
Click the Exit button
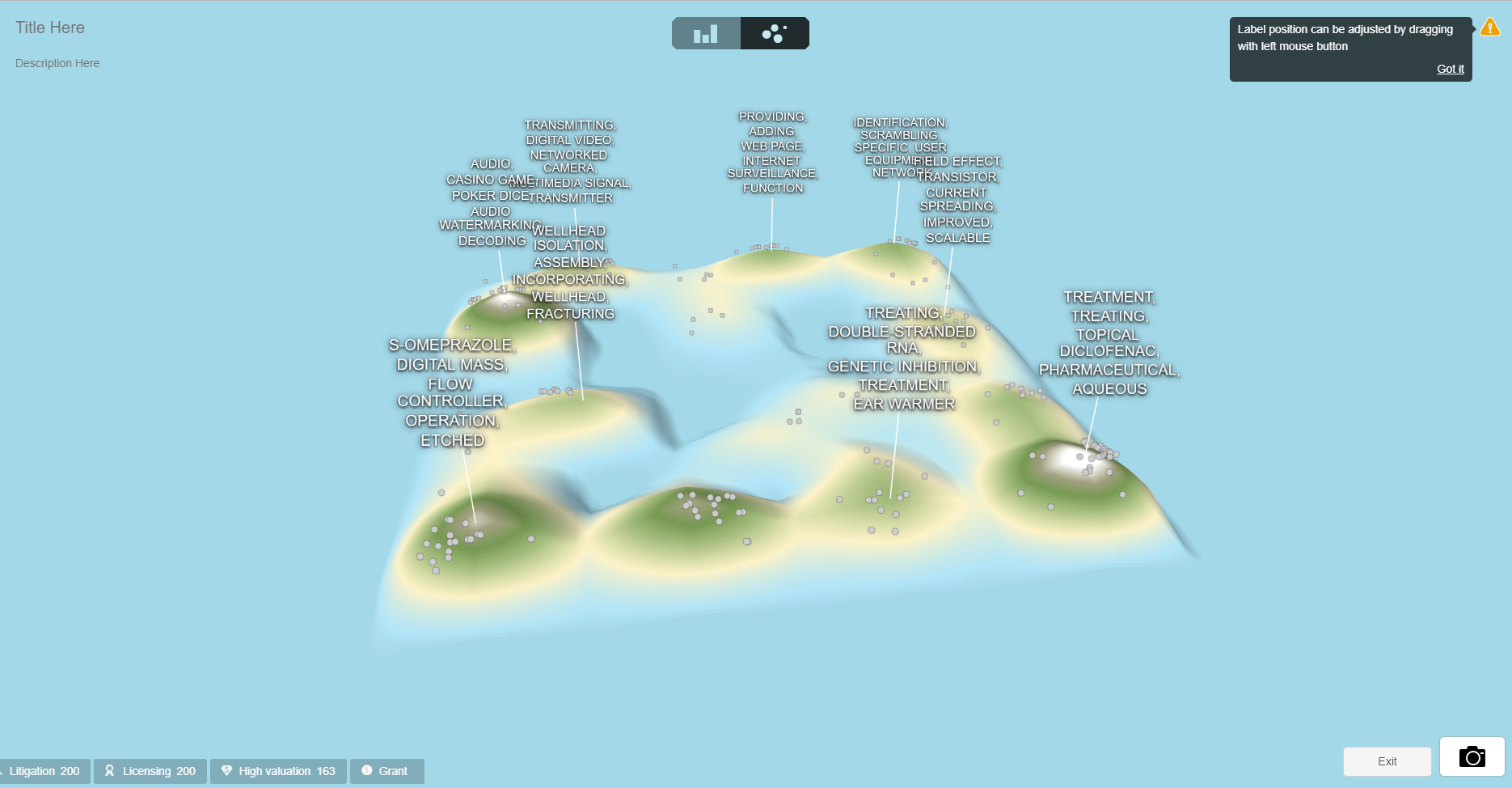click(x=1387, y=761)
